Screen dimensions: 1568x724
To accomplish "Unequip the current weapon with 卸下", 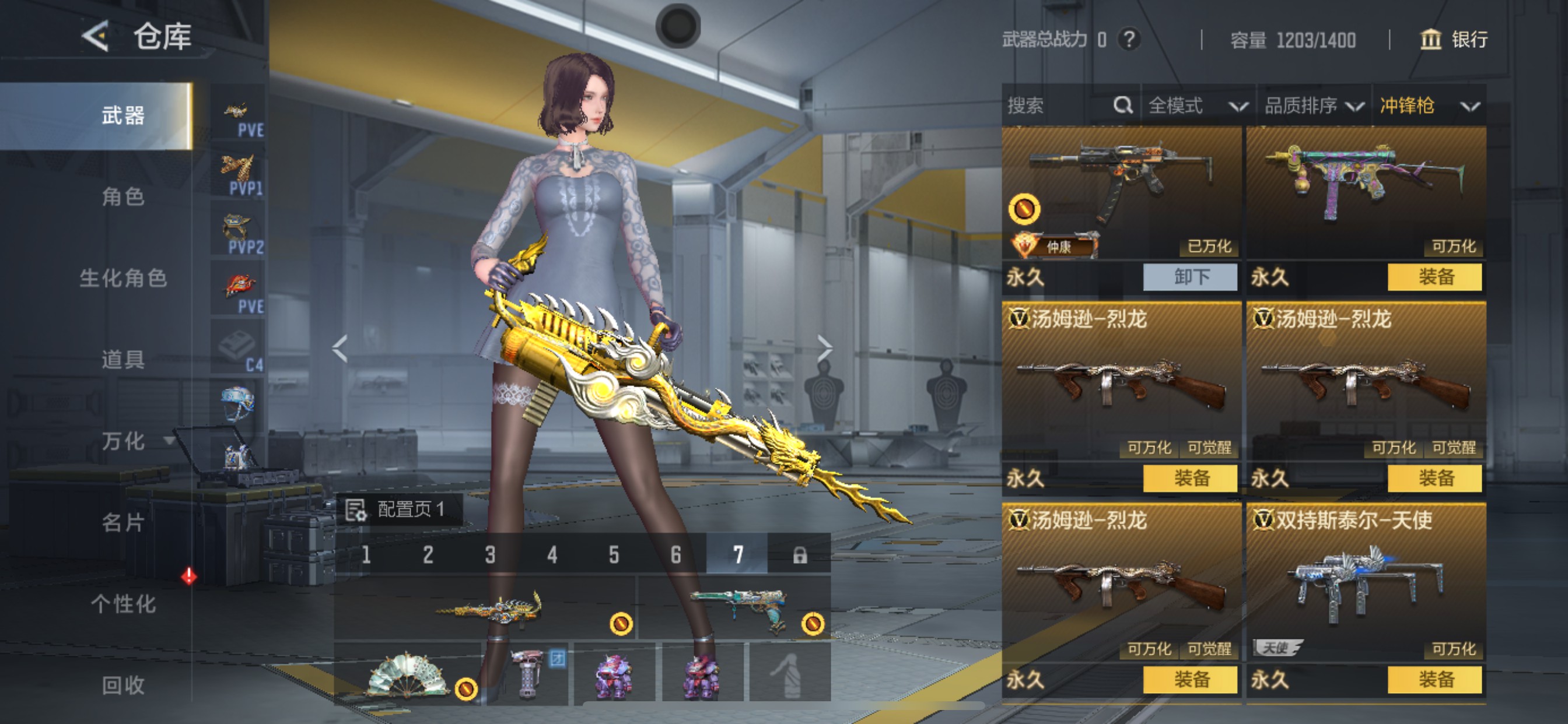I will (1190, 277).
